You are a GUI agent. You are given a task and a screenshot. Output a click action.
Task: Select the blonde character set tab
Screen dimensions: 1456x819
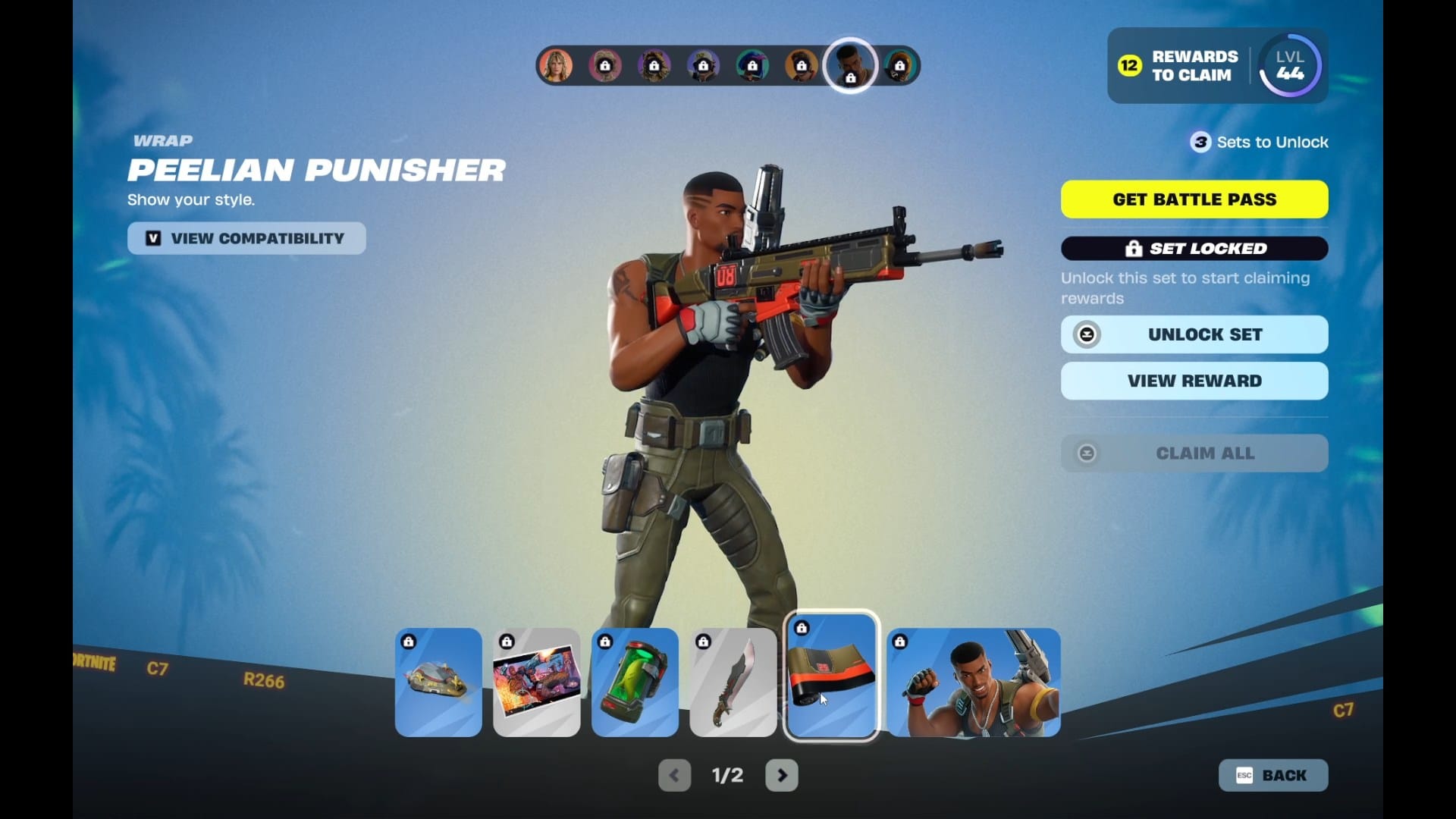[556, 66]
